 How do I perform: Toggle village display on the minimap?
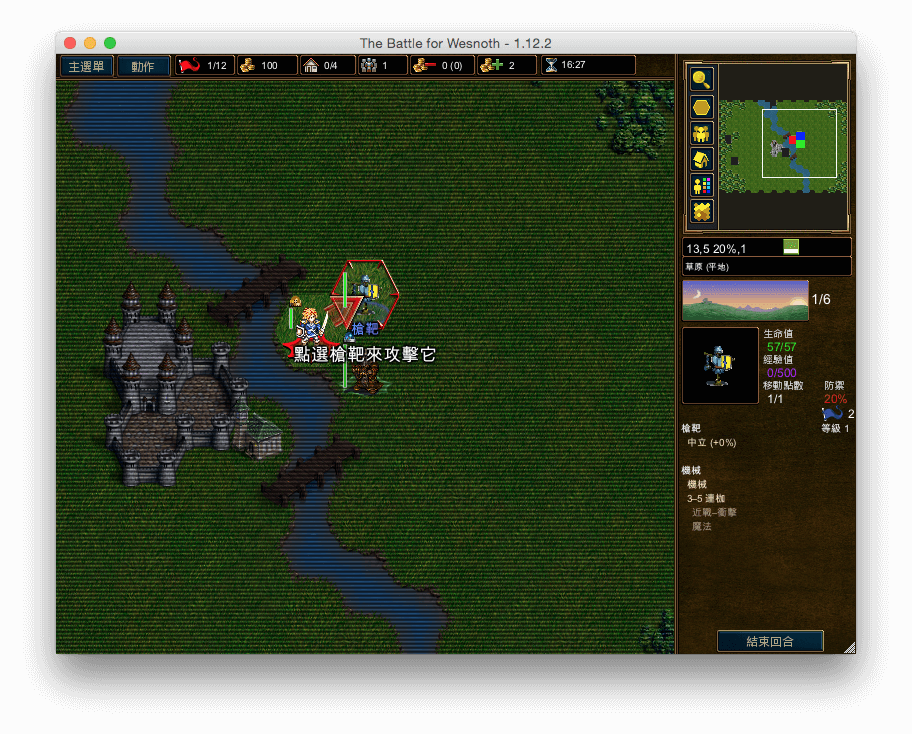coord(702,159)
